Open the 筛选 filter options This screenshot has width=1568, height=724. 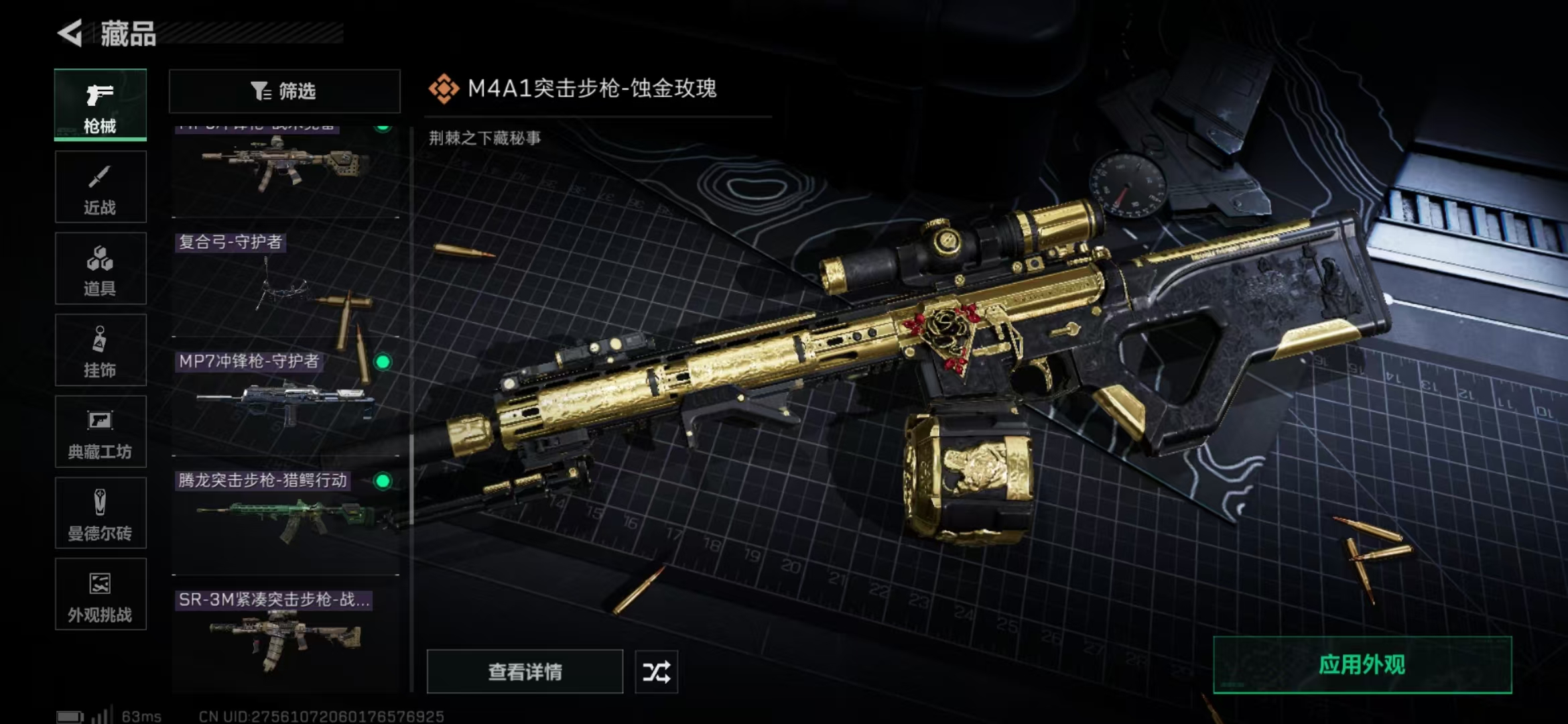284,91
